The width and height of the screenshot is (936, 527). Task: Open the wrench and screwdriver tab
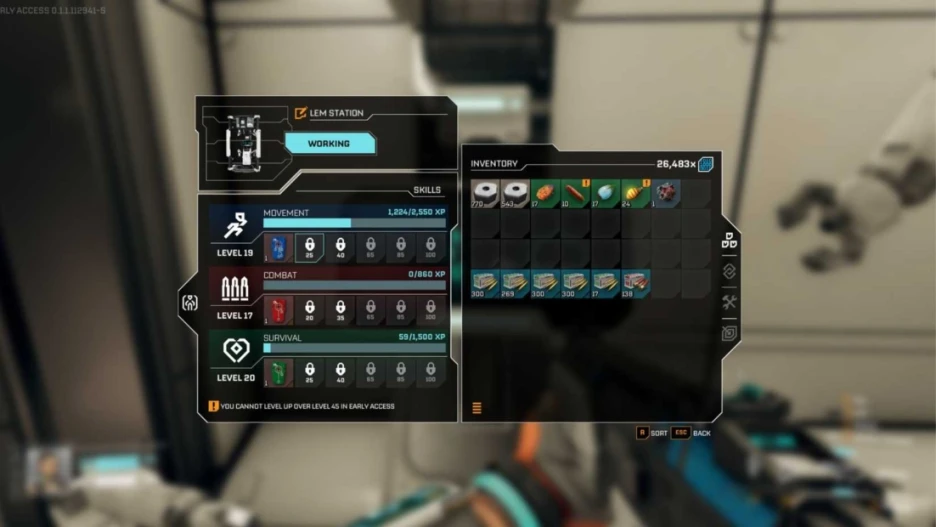point(729,302)
